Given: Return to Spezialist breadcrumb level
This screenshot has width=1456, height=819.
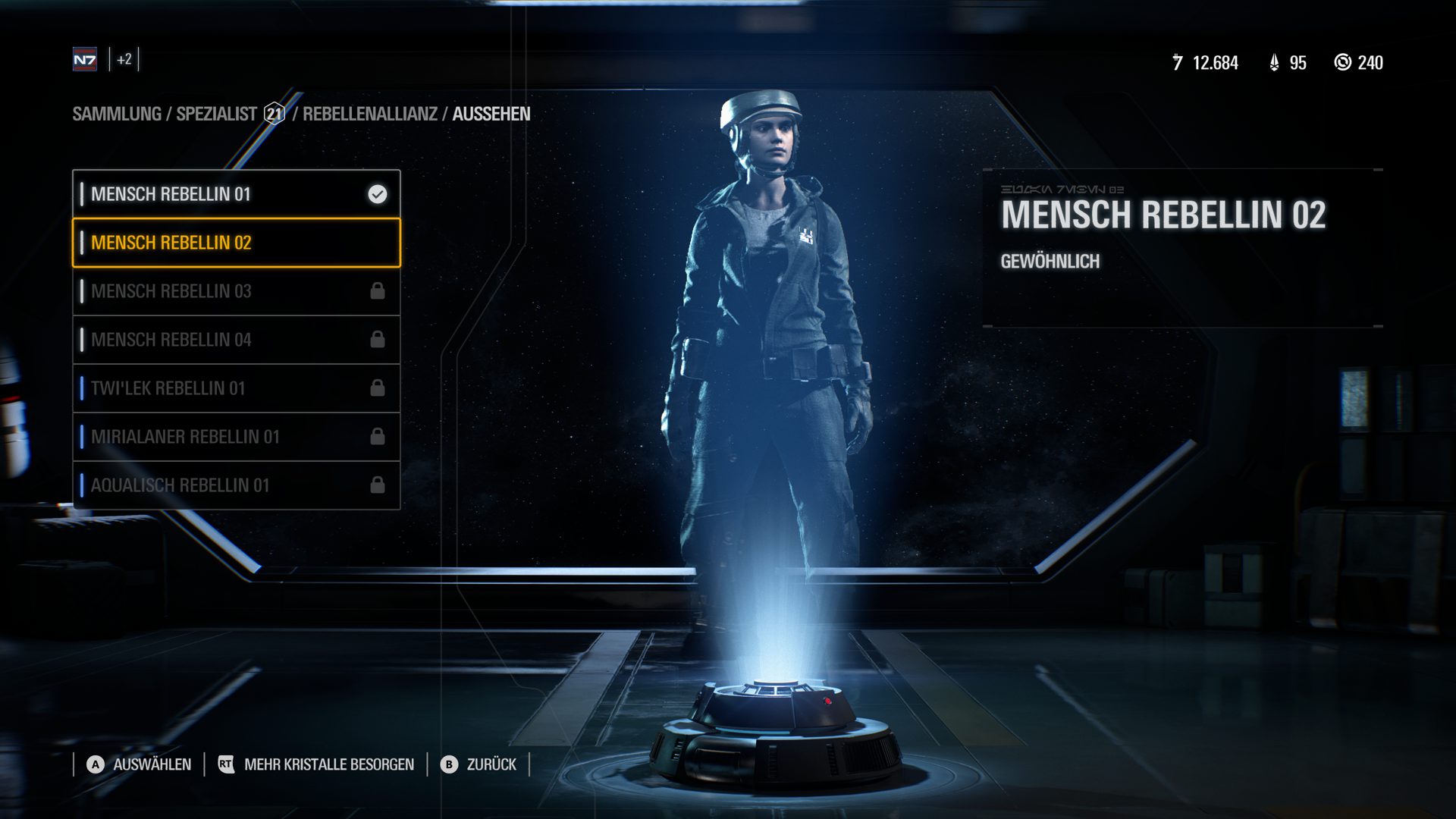Looking at the screenshot, I should pos(217,114).
